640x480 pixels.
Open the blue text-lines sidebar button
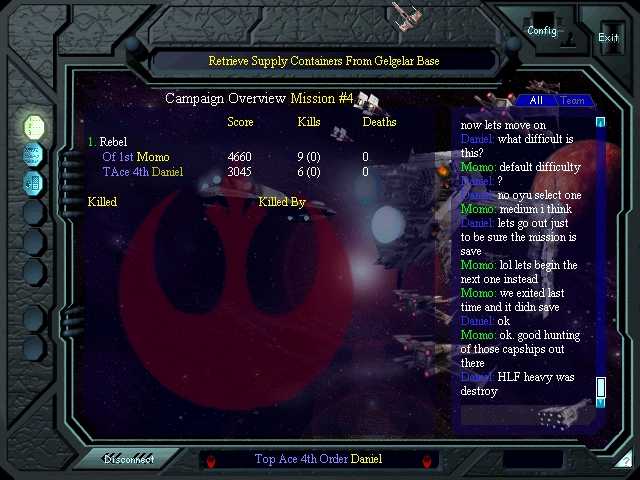[34, 155]
